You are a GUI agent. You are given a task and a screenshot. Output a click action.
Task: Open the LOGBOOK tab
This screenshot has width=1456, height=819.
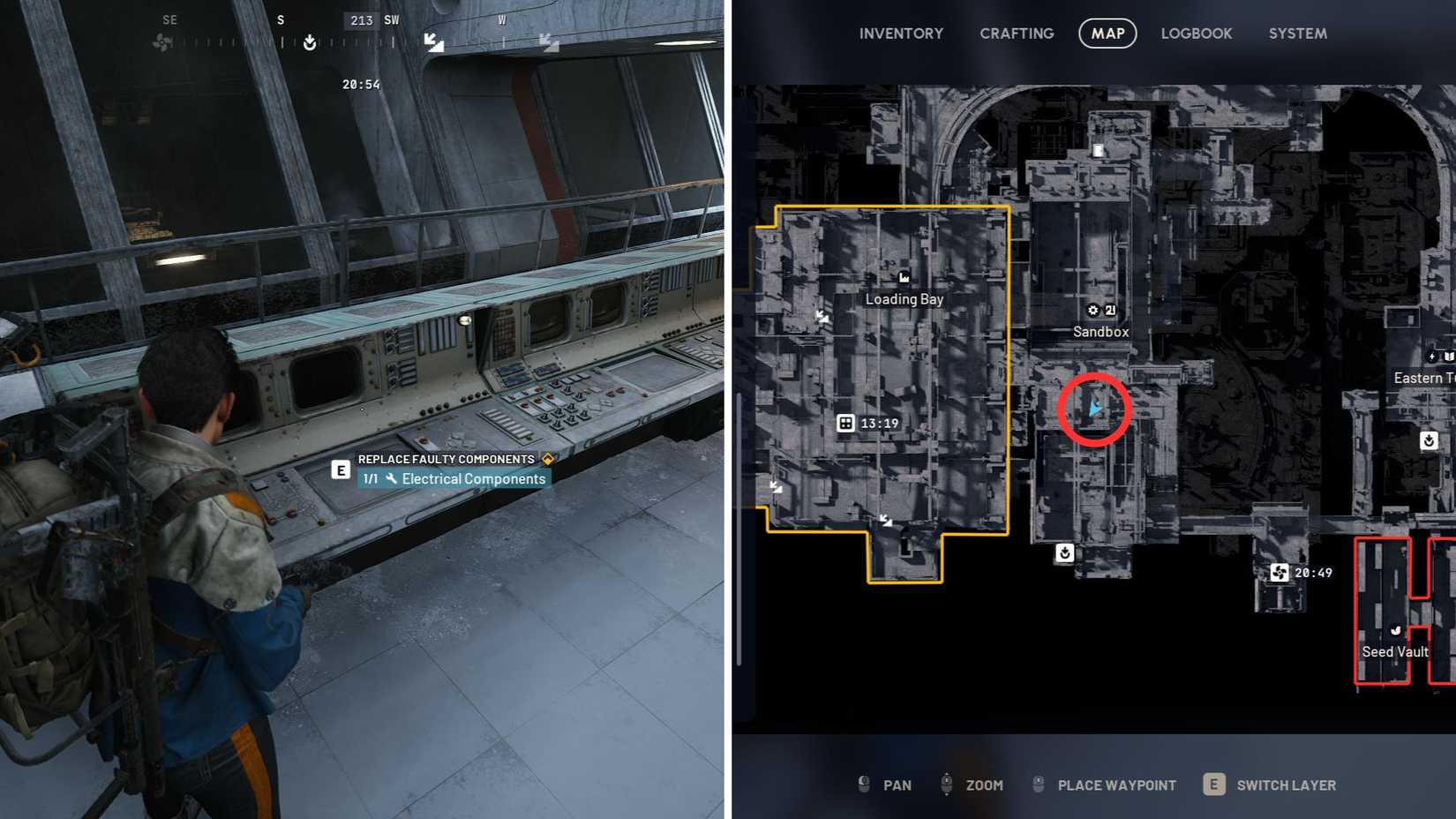point(1196,33)
